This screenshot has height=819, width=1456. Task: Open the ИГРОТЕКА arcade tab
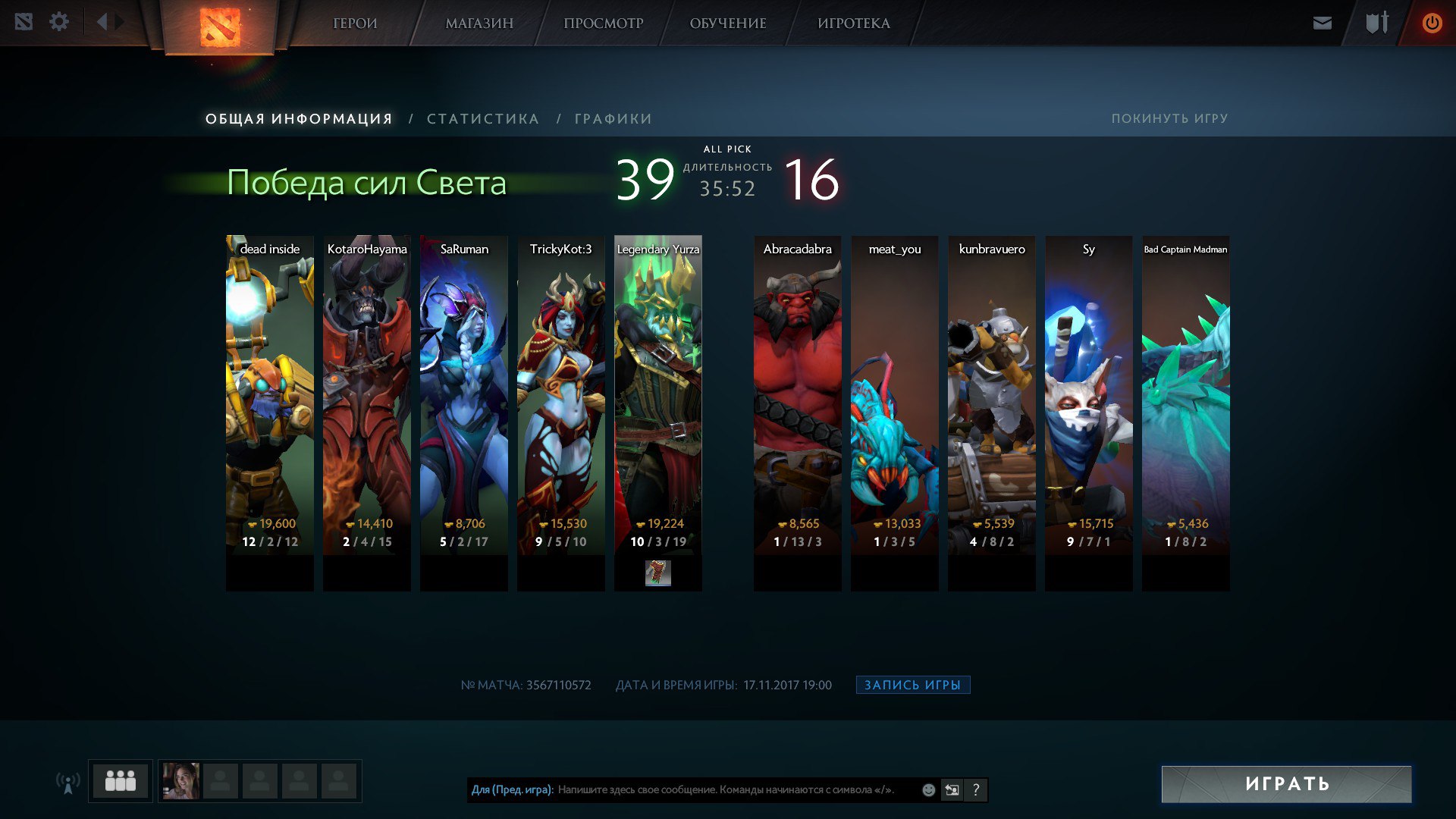pos(853,24)
